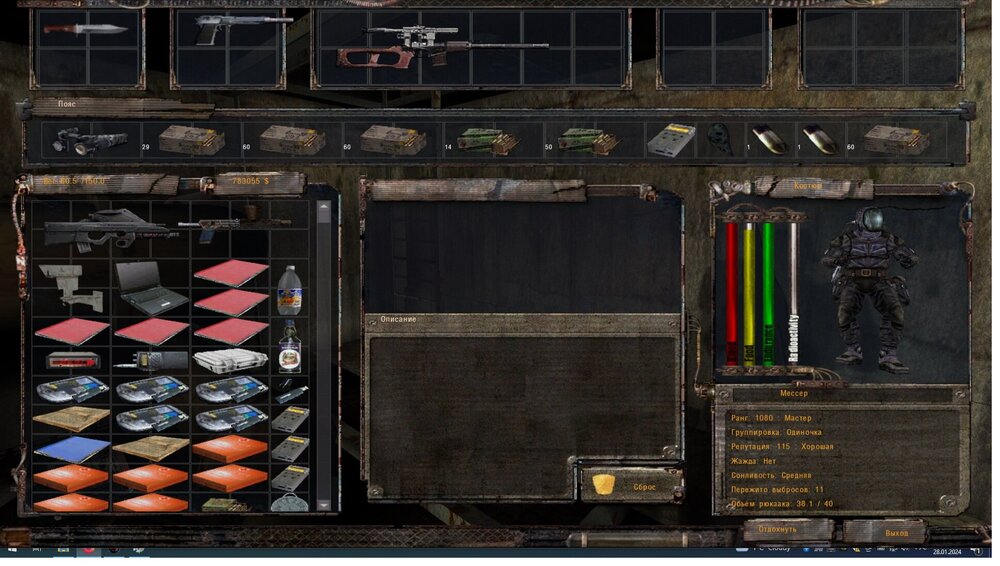Select the gas mask on the belt
This screenshot has width=1000, height=566.
click(x=718, y=140)
